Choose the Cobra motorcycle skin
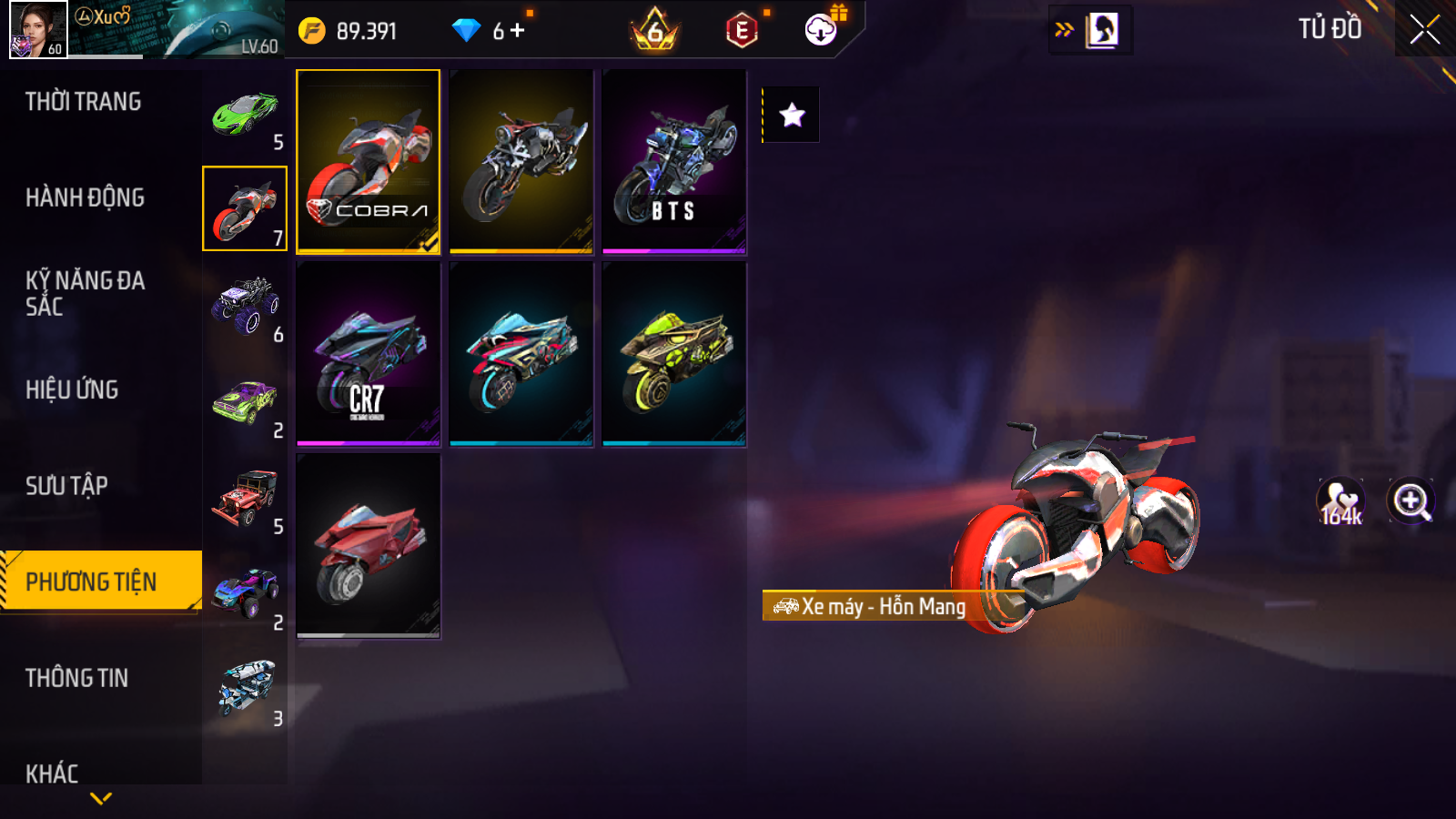This screenshot has width=1456, height=819. coord(368,161)
